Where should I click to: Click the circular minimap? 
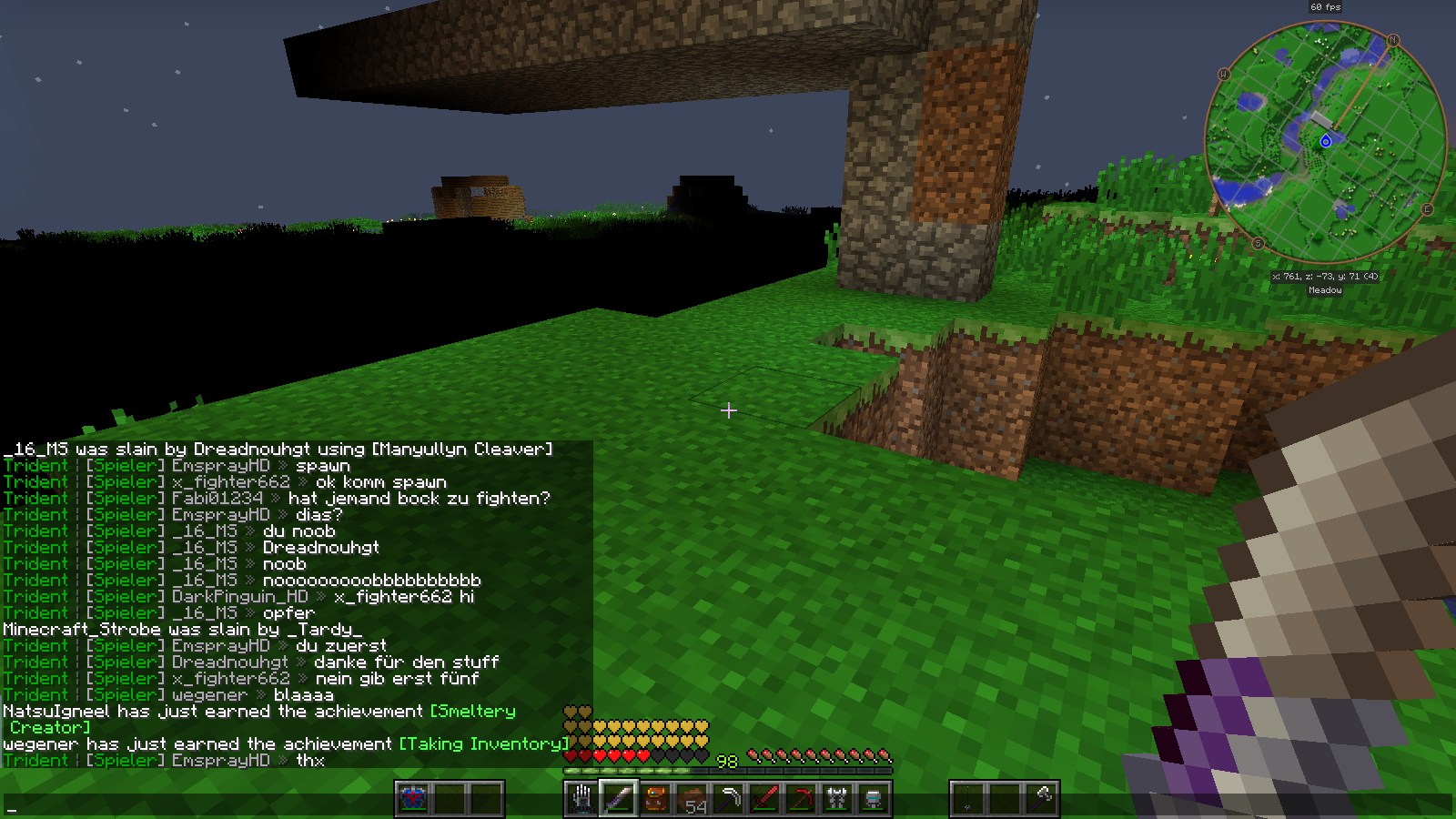(x=1325, y=143)
